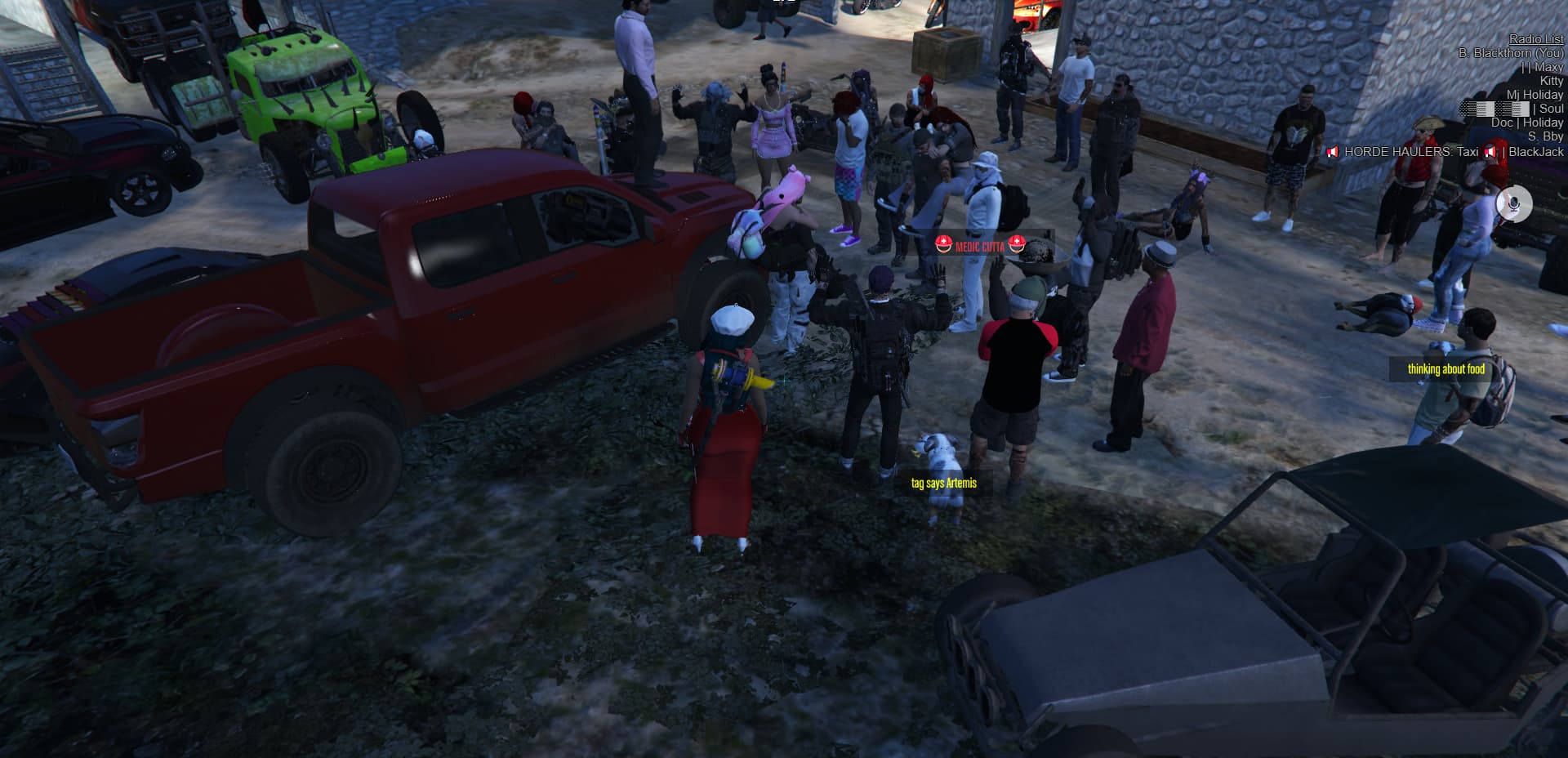The height and width of the screenshot is (758, 1568).
Task: Toggle the round voice chat microphone icon
Action: pos(1515,205)
